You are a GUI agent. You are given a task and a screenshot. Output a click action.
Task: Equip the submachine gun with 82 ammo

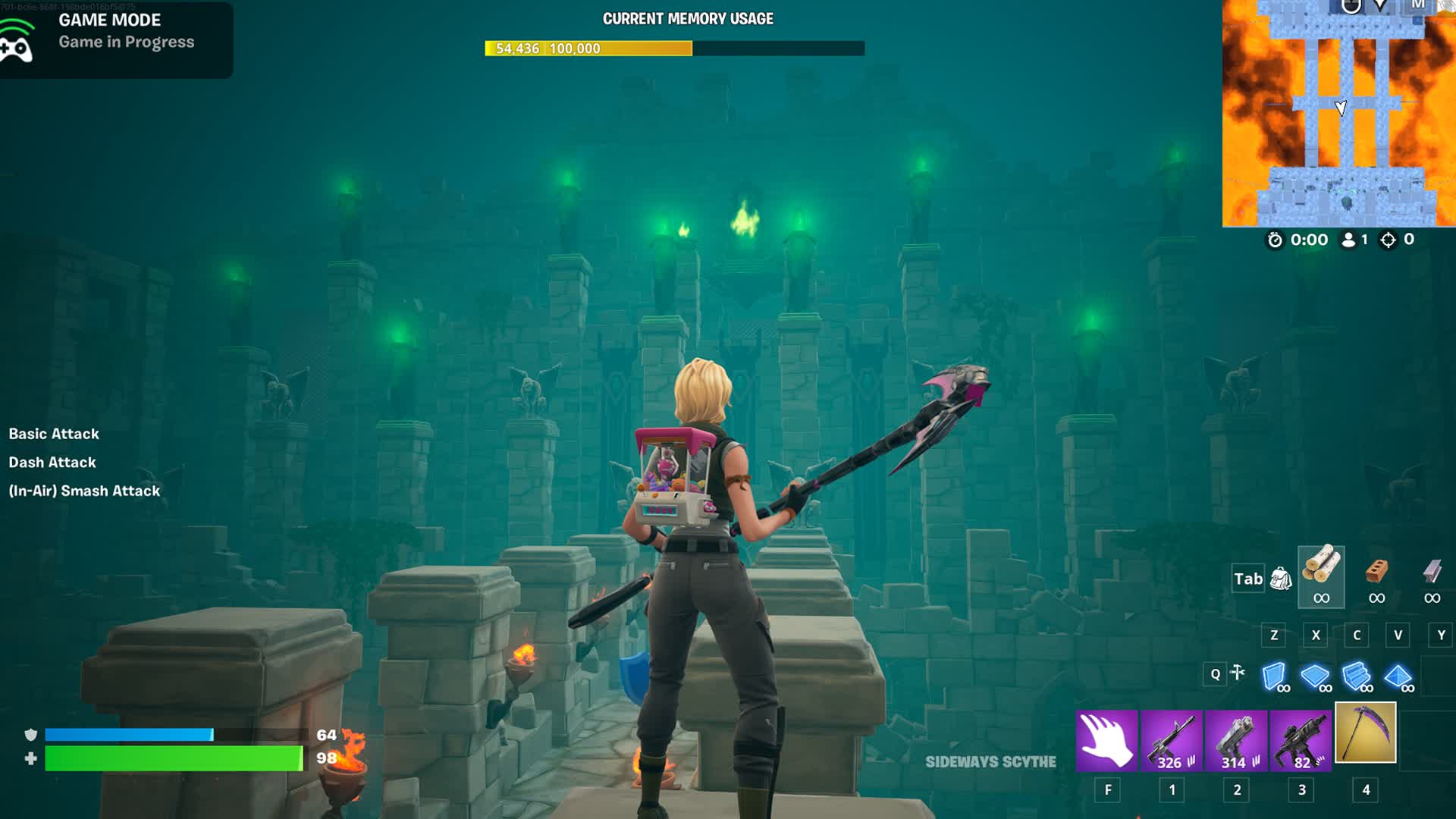point(1301,740)
